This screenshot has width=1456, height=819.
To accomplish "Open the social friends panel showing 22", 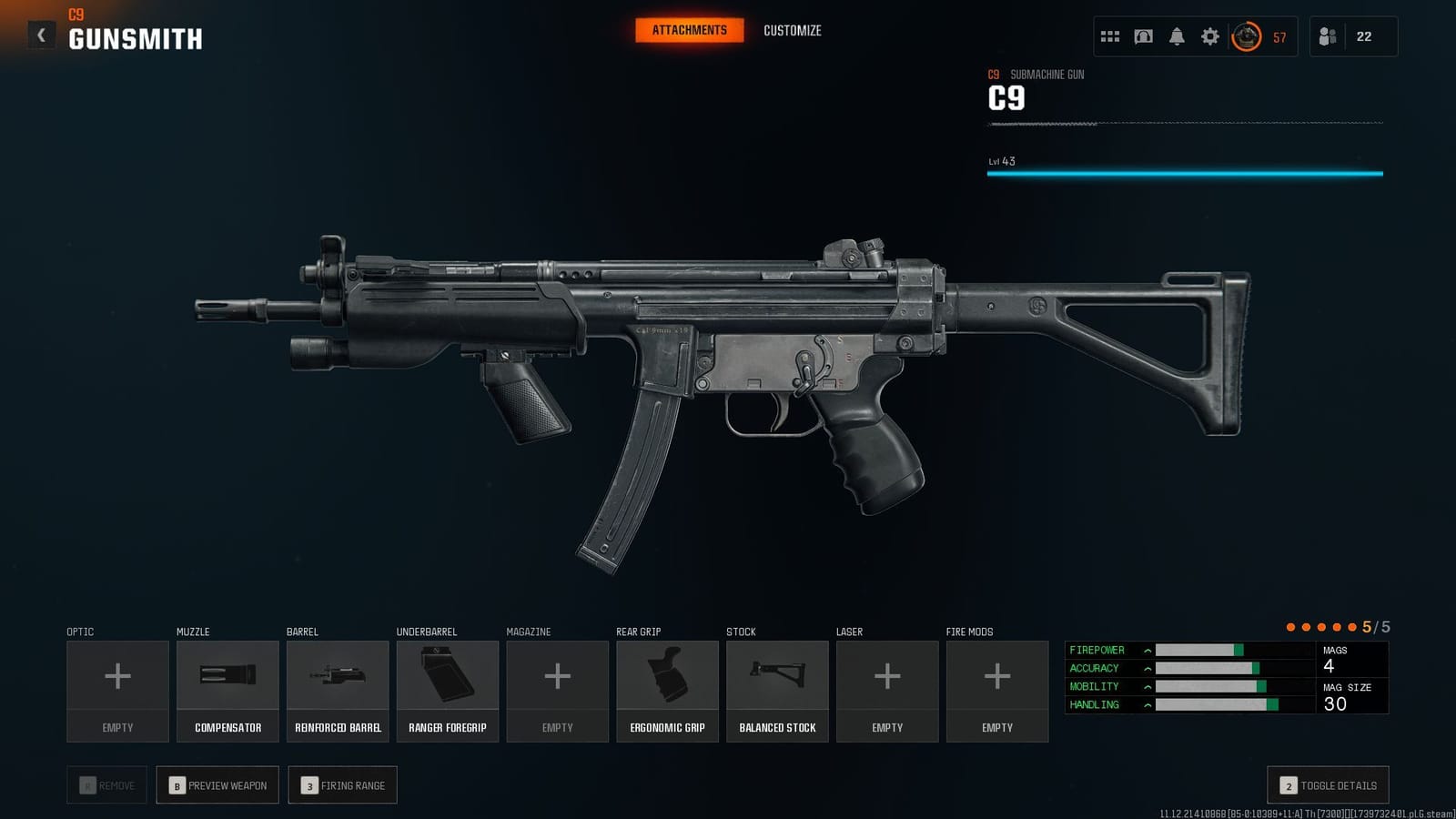I will coord(1353,36).
